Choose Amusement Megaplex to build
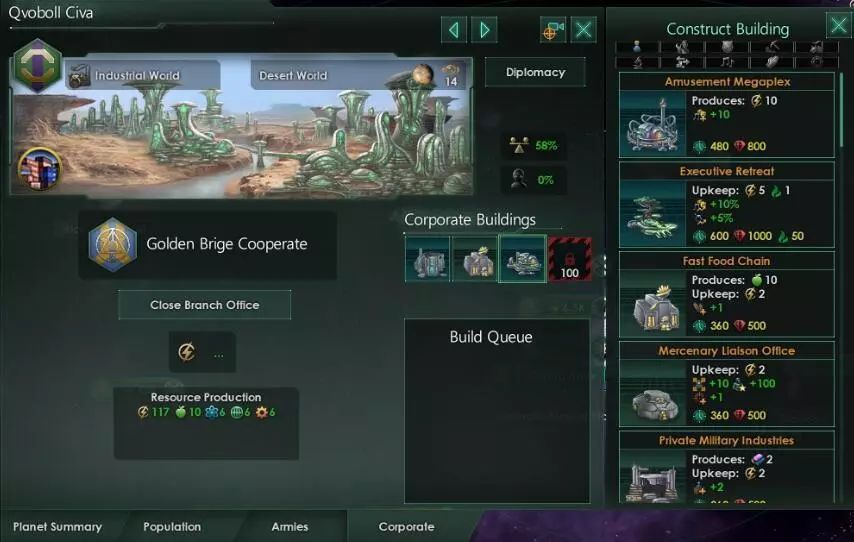Viewport: 854px width, 542px height. click(x=727, y=118)
